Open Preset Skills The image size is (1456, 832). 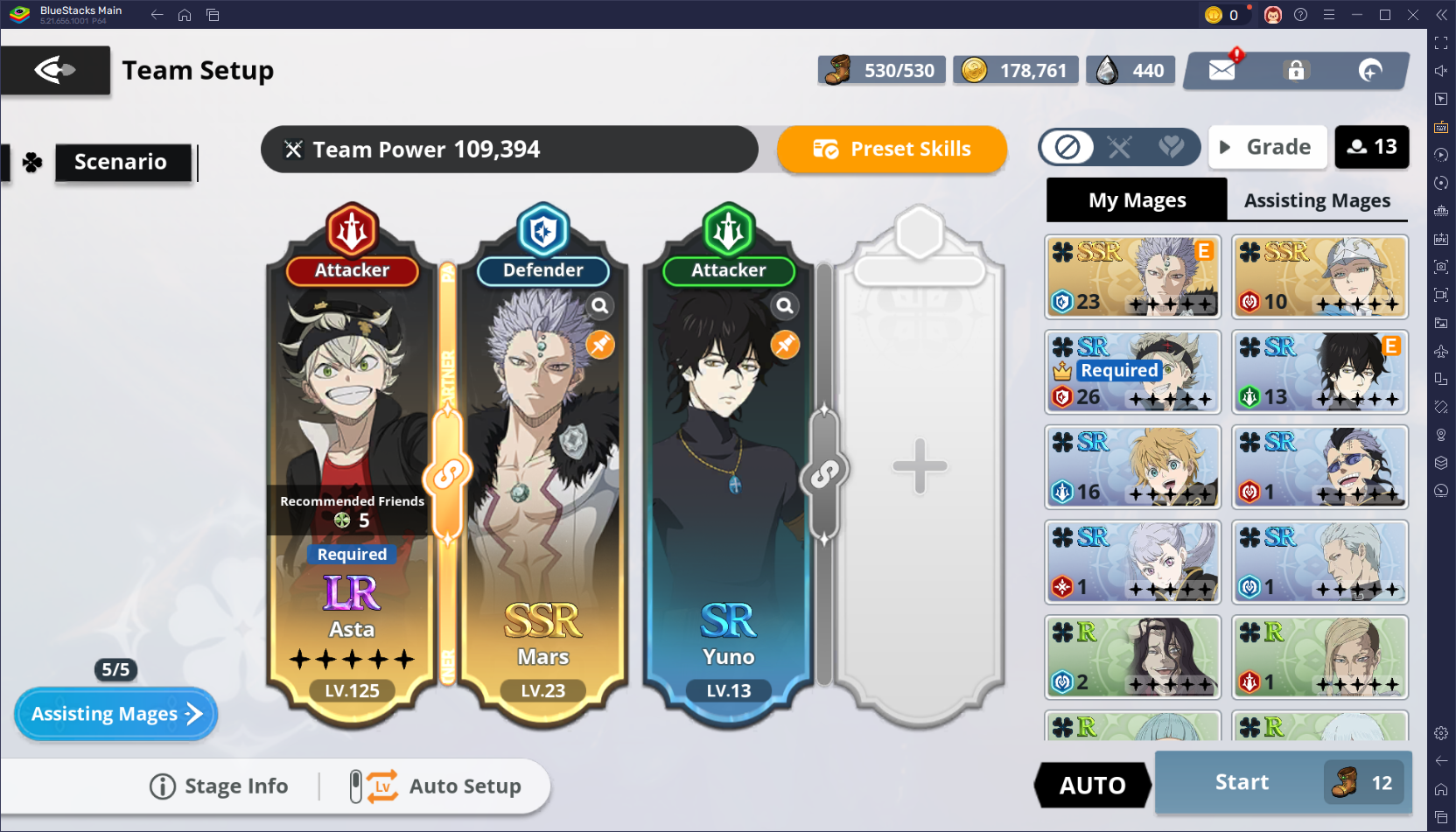[x=892, y=149]
